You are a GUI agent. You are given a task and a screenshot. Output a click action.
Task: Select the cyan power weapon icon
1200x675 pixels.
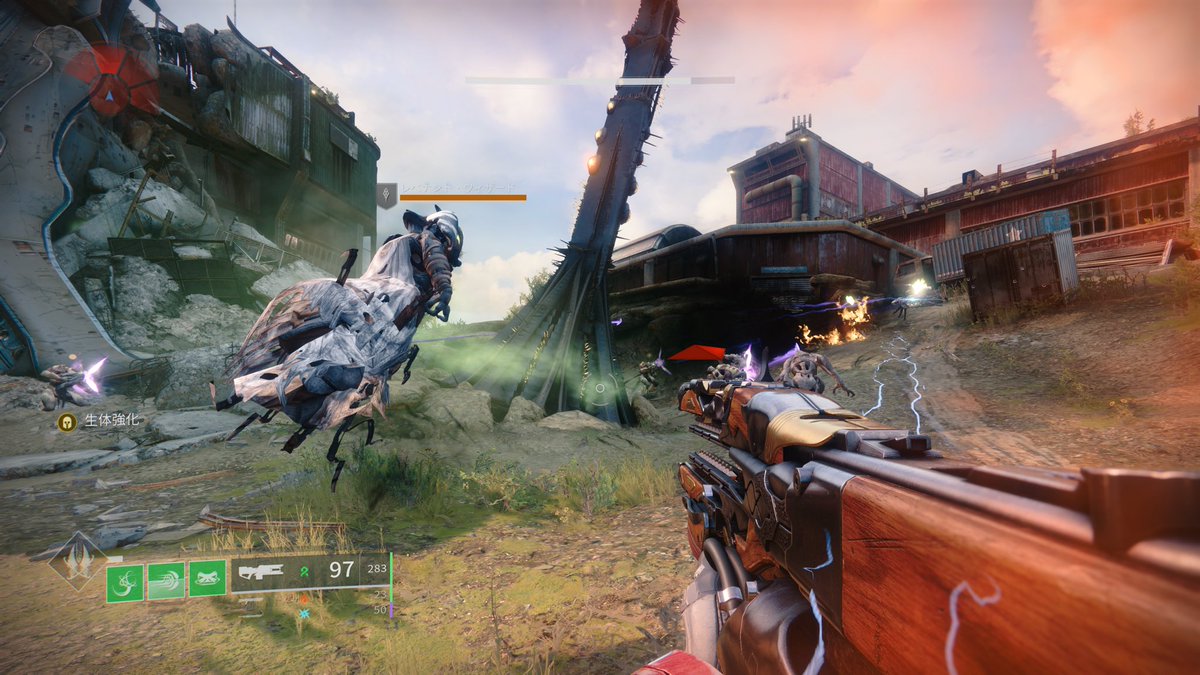point(304,612)
